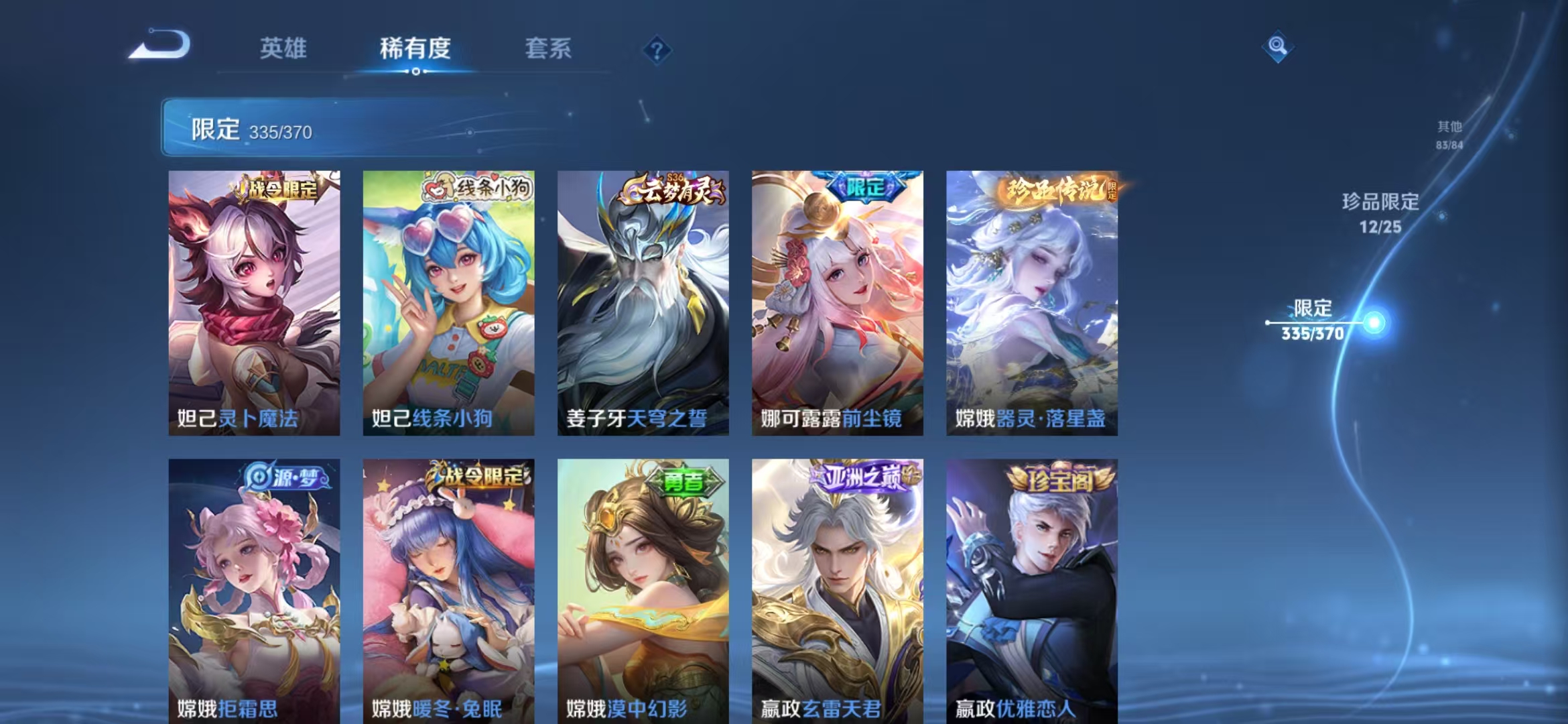Screen dimensions: 1568x724
Task: Open the 姜子牙天穹之誓 skin card
Action: [641, 302]
